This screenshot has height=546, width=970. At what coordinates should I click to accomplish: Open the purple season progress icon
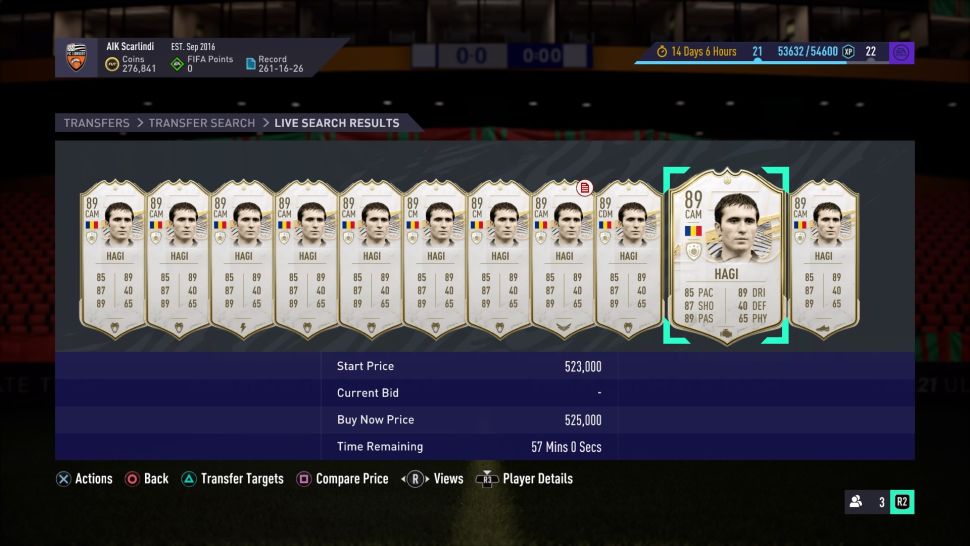[901, 52]
